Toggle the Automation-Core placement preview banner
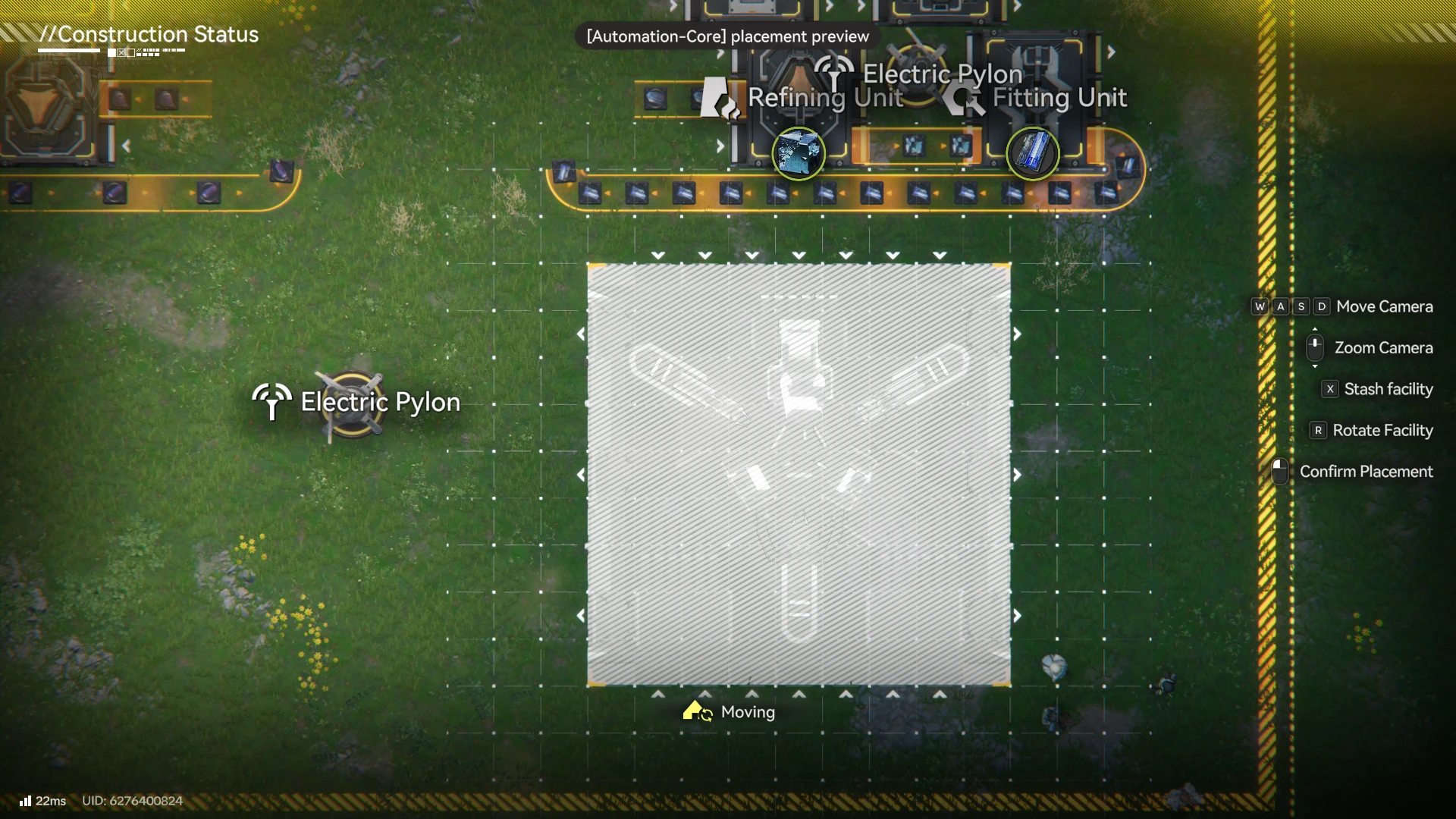The height and width of the screenshot is (819, 1456). click(726, 36)
